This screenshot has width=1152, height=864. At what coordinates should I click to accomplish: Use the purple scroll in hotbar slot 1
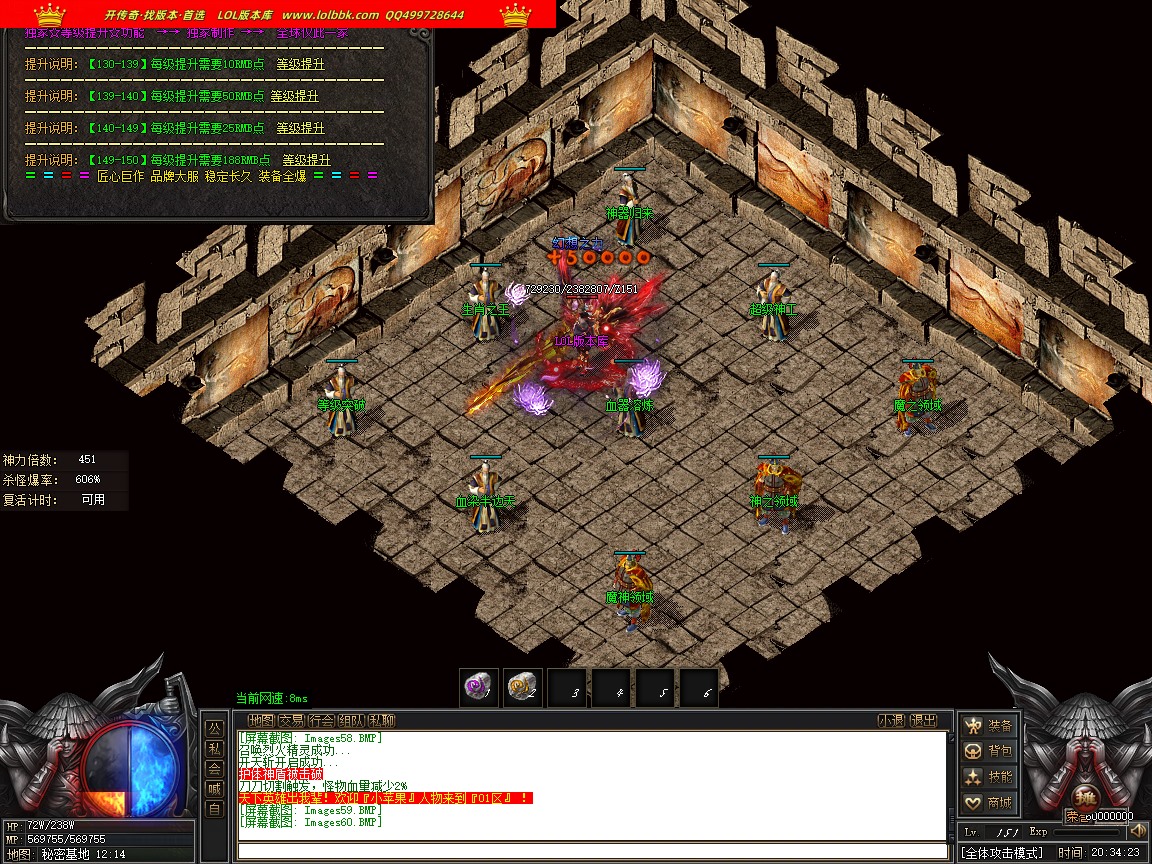(479, 687)
